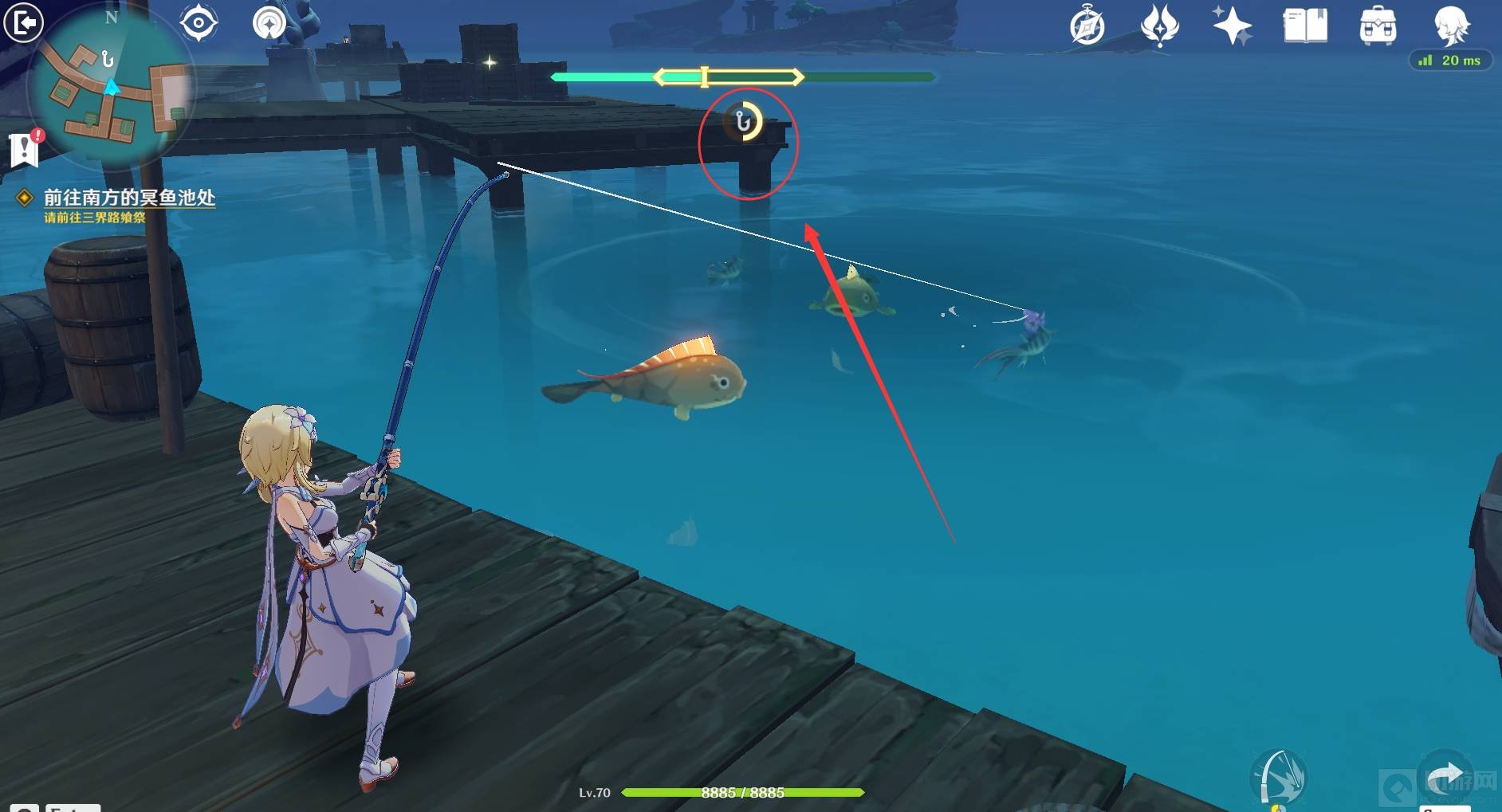Click the arch-shaped star icon beside the eye

click(x=269, y=23)
